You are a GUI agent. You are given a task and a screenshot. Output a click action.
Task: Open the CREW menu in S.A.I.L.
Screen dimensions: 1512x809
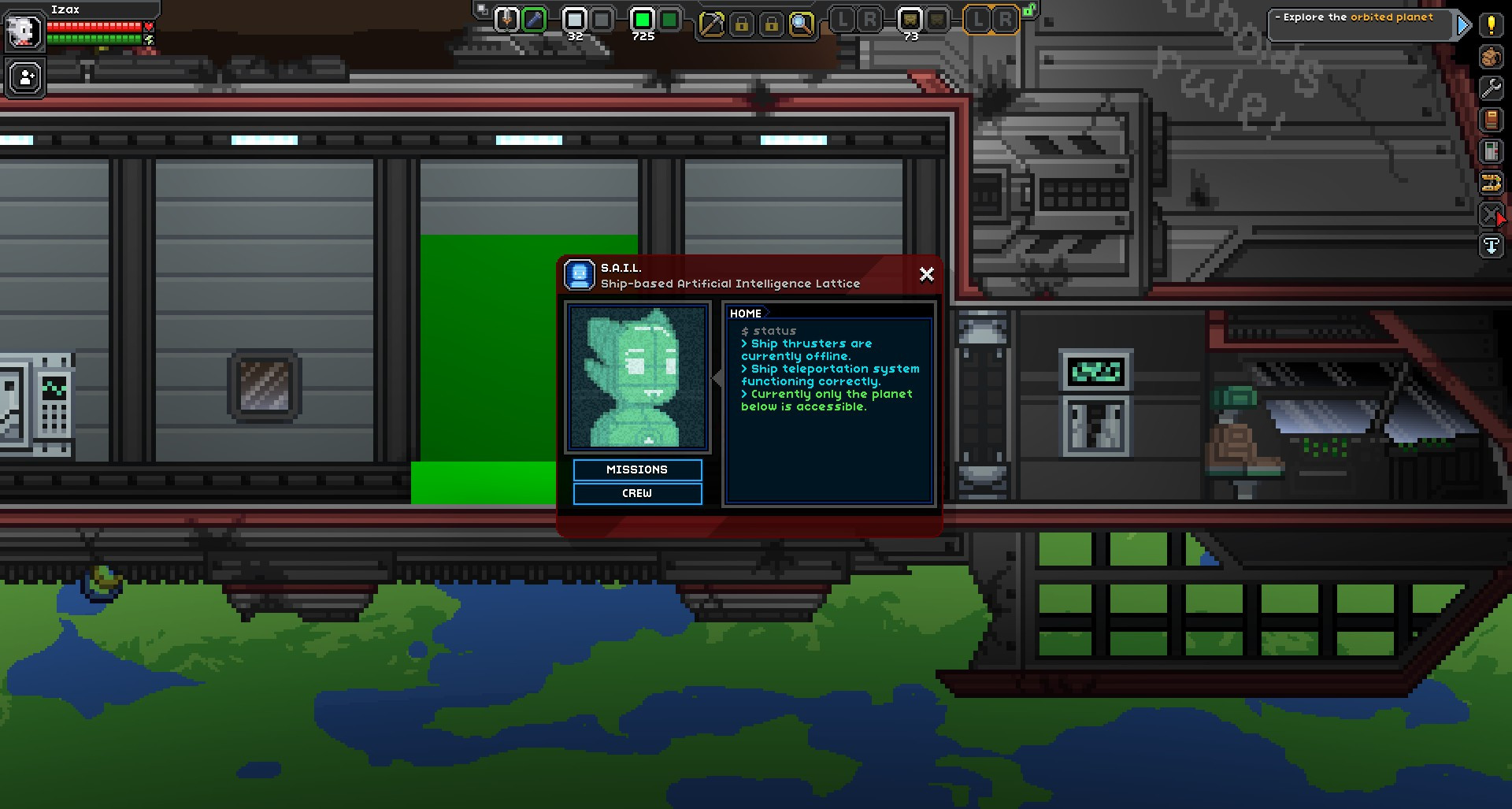[x=637, y=494]
